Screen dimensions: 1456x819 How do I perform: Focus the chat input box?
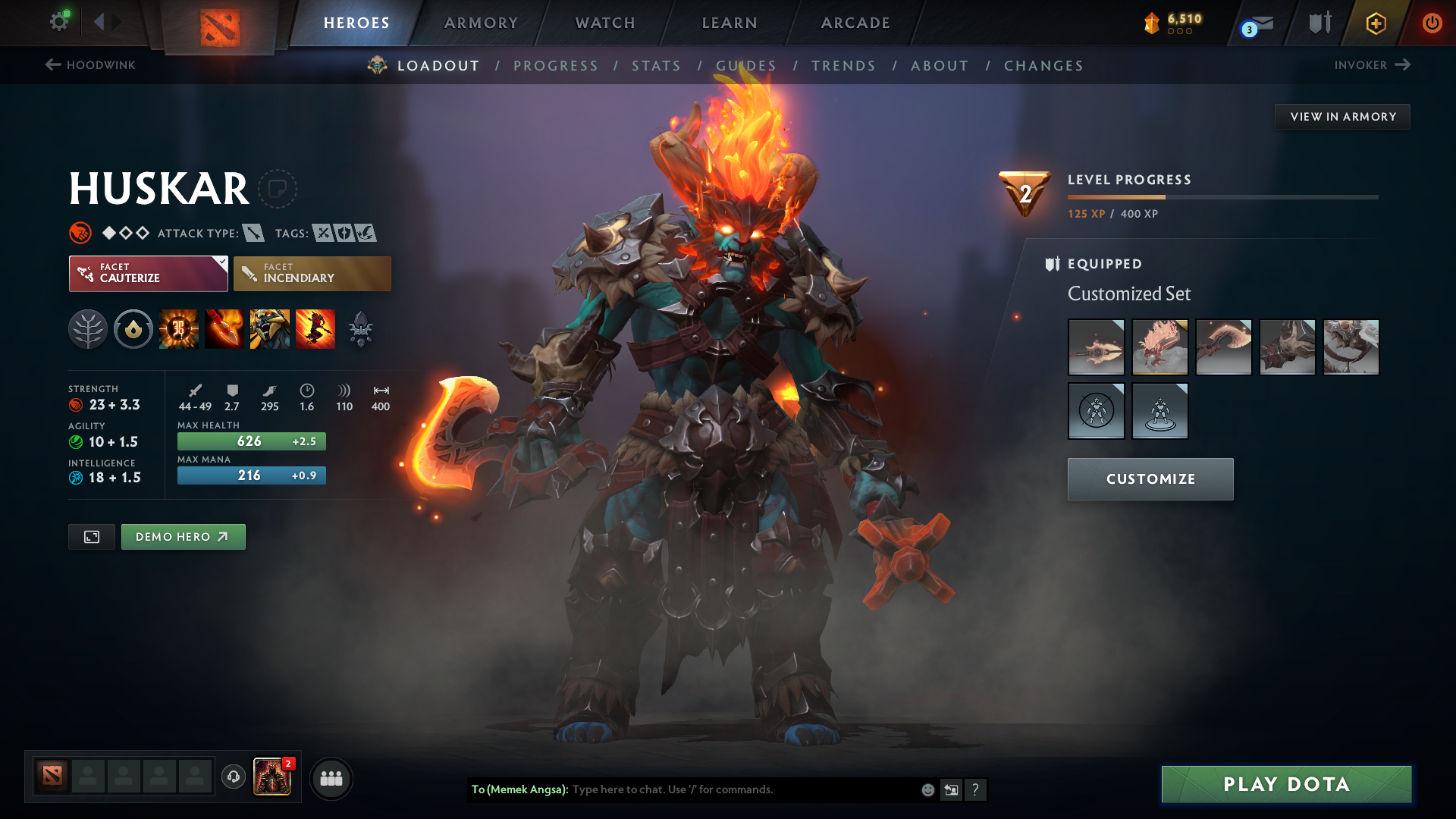(x=743, y=789)
